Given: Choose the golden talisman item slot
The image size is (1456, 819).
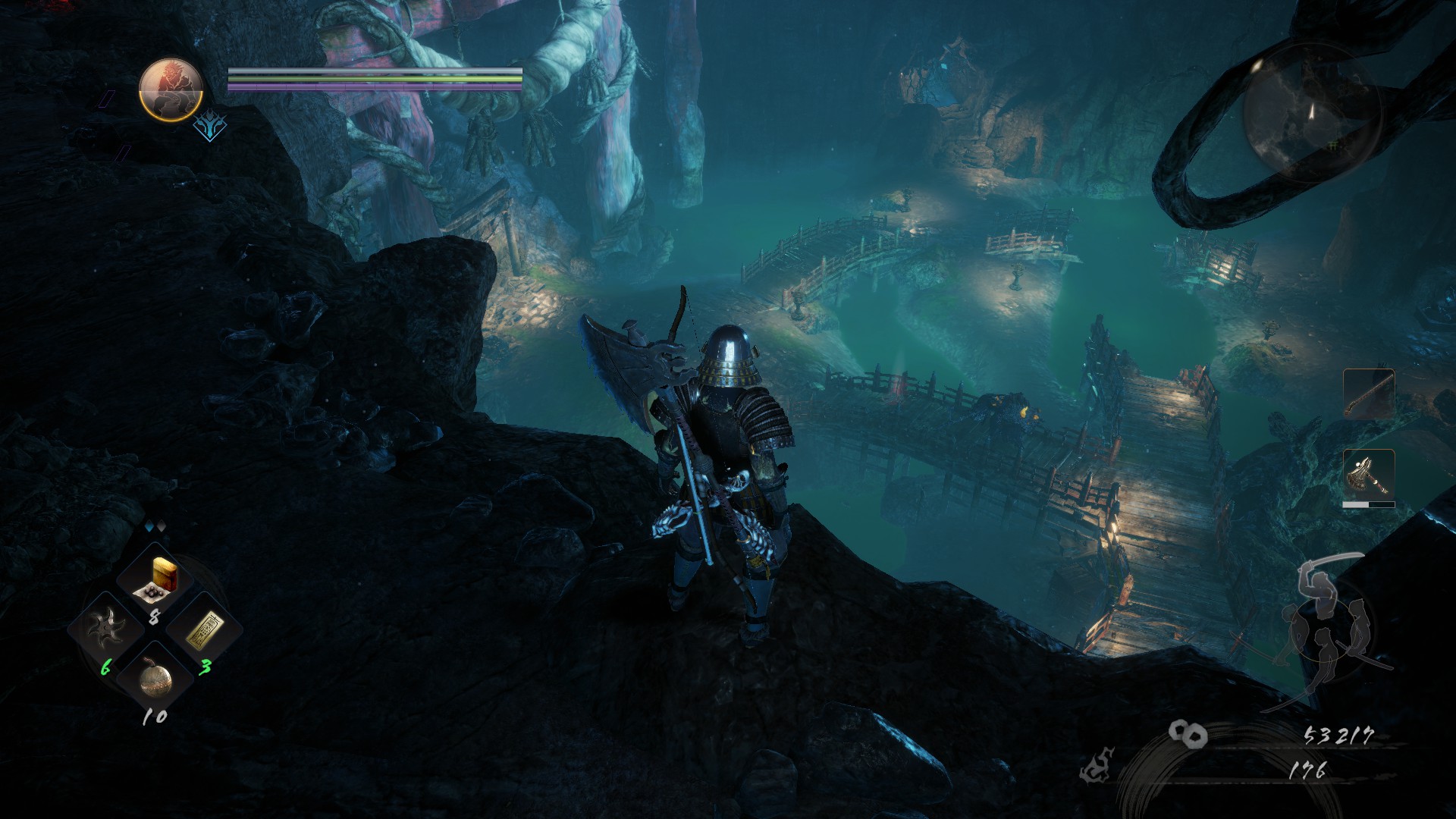Looking at the screenshot, I should tap(203, 629).
